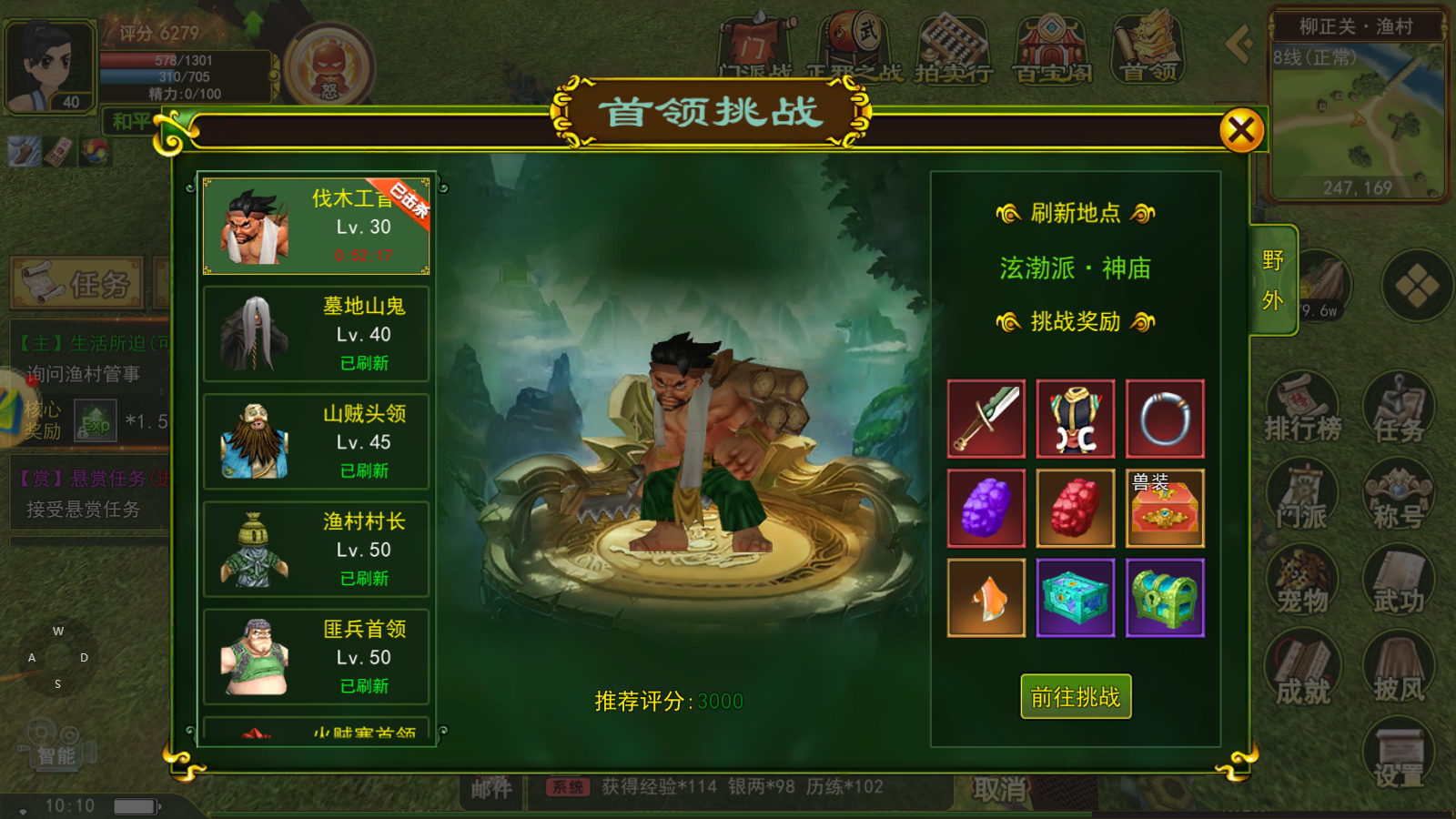Inspect the sword reward icon
The width and height of the screenshot is (1456, 819).
point(986,419)
